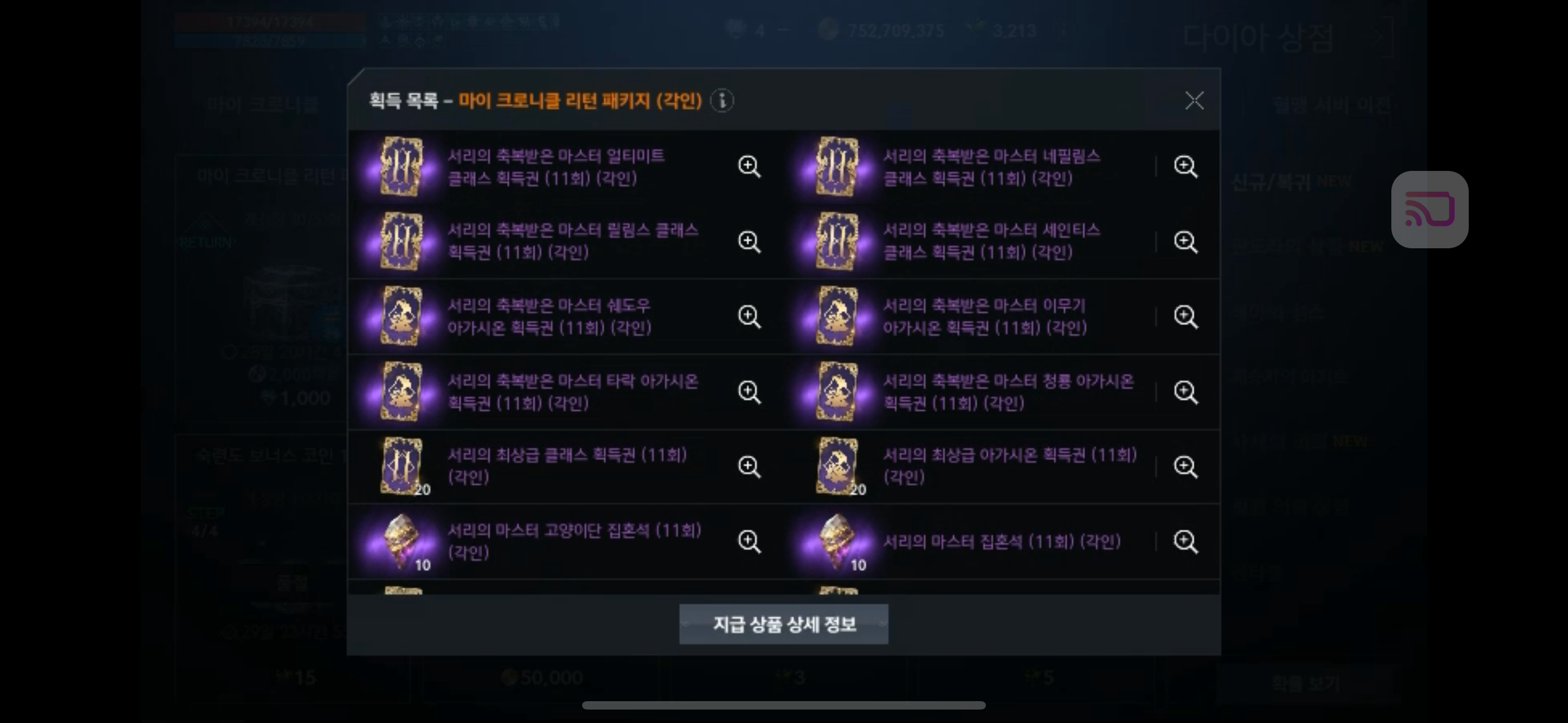Open magnifier for 릴림스 클래스 획득권
This screenshot has width=1568, height=723.
pyautogui.click(x=750, y=240)
